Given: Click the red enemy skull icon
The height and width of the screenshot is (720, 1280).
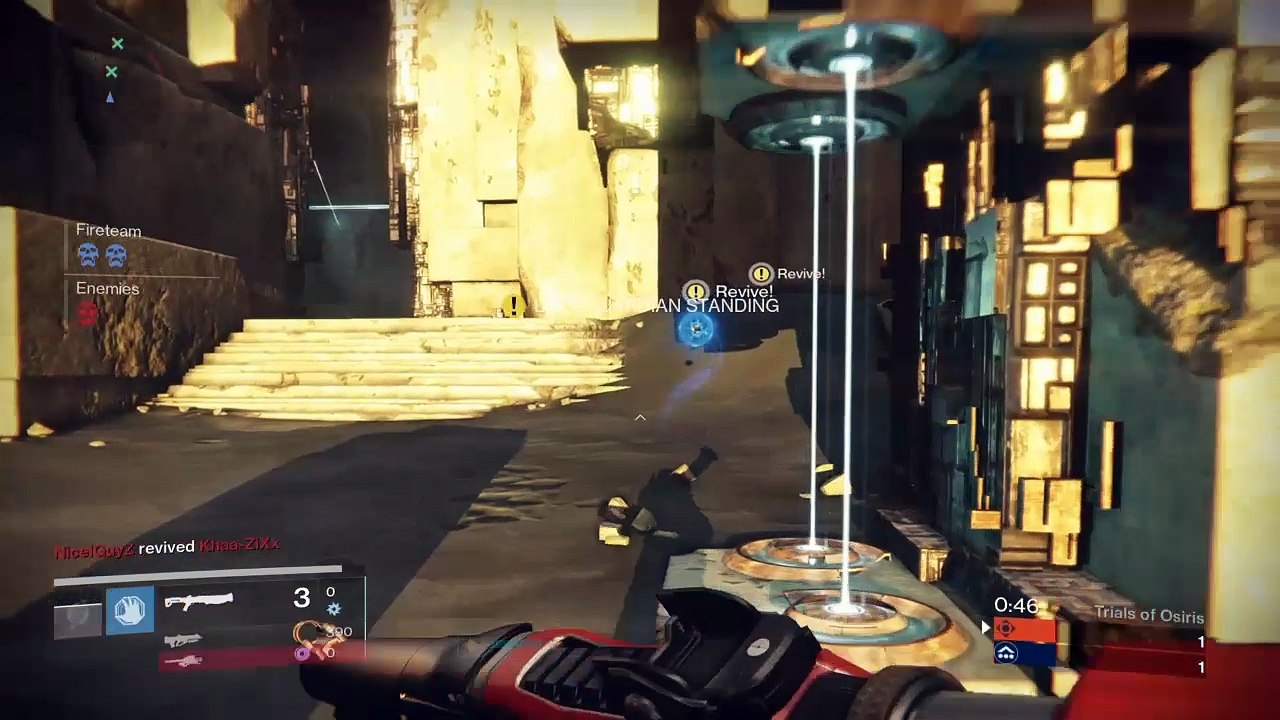Looking at the screenshot, I should pyautogui.click(x=88, y=314).
